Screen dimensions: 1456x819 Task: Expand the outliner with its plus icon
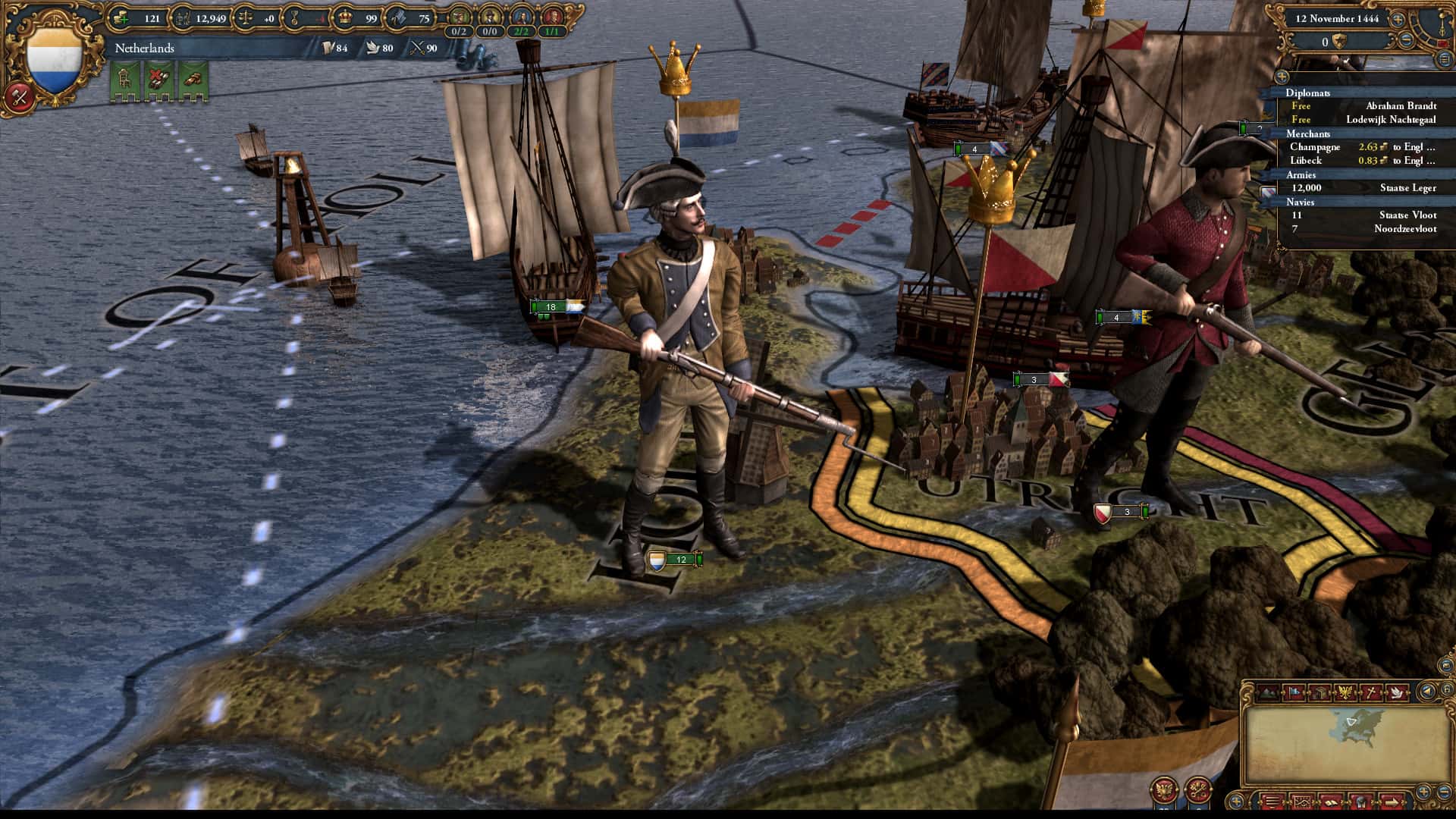tap(1282, 77)
